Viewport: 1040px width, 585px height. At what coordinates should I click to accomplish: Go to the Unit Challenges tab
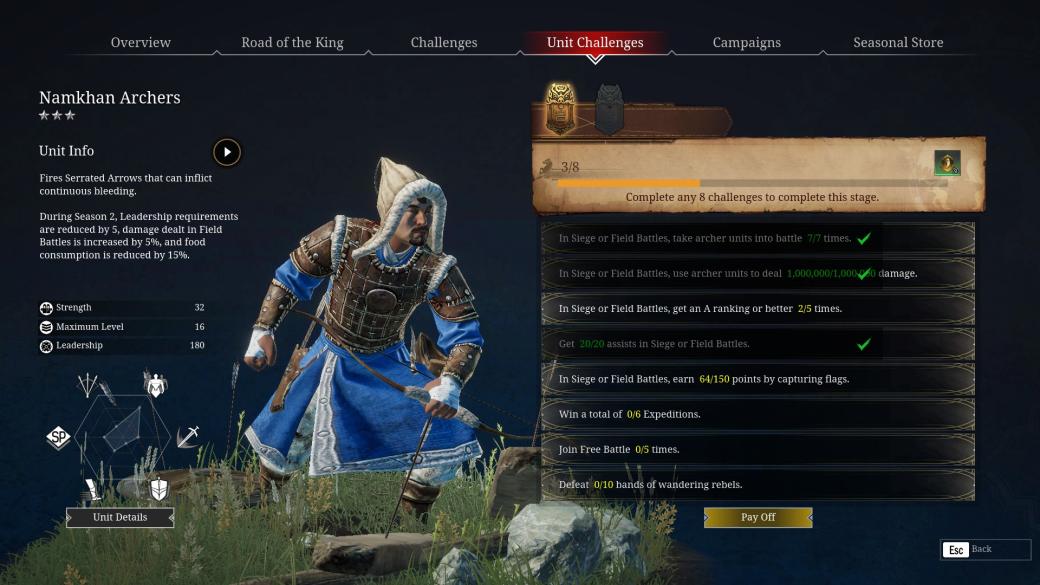point(595,42)
